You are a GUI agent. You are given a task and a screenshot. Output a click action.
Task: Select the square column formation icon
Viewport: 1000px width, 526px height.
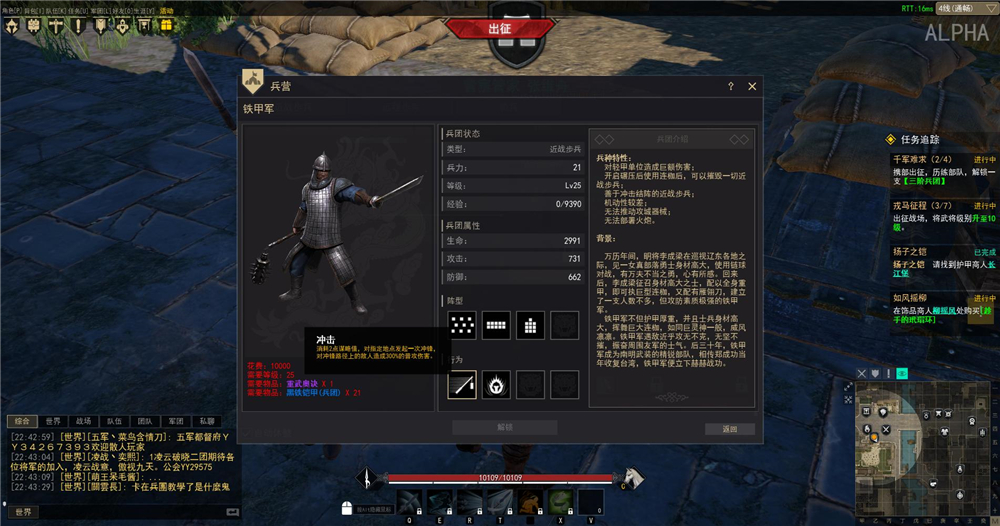tap(531, 323)
